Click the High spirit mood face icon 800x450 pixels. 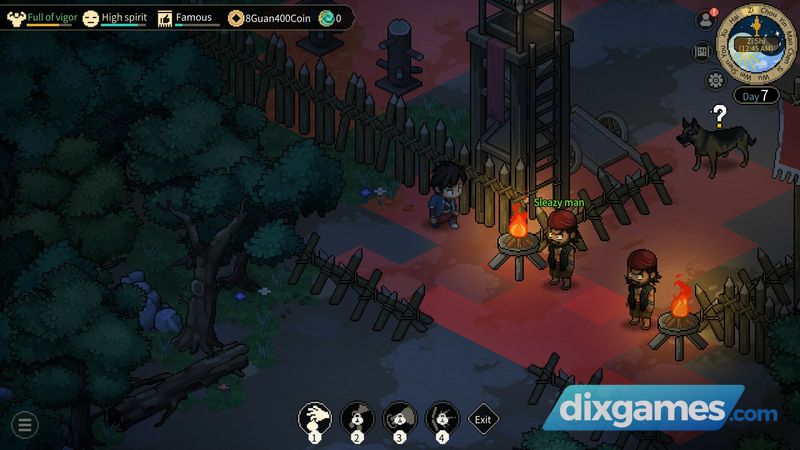pyautogui.click(x=91, y=17)
